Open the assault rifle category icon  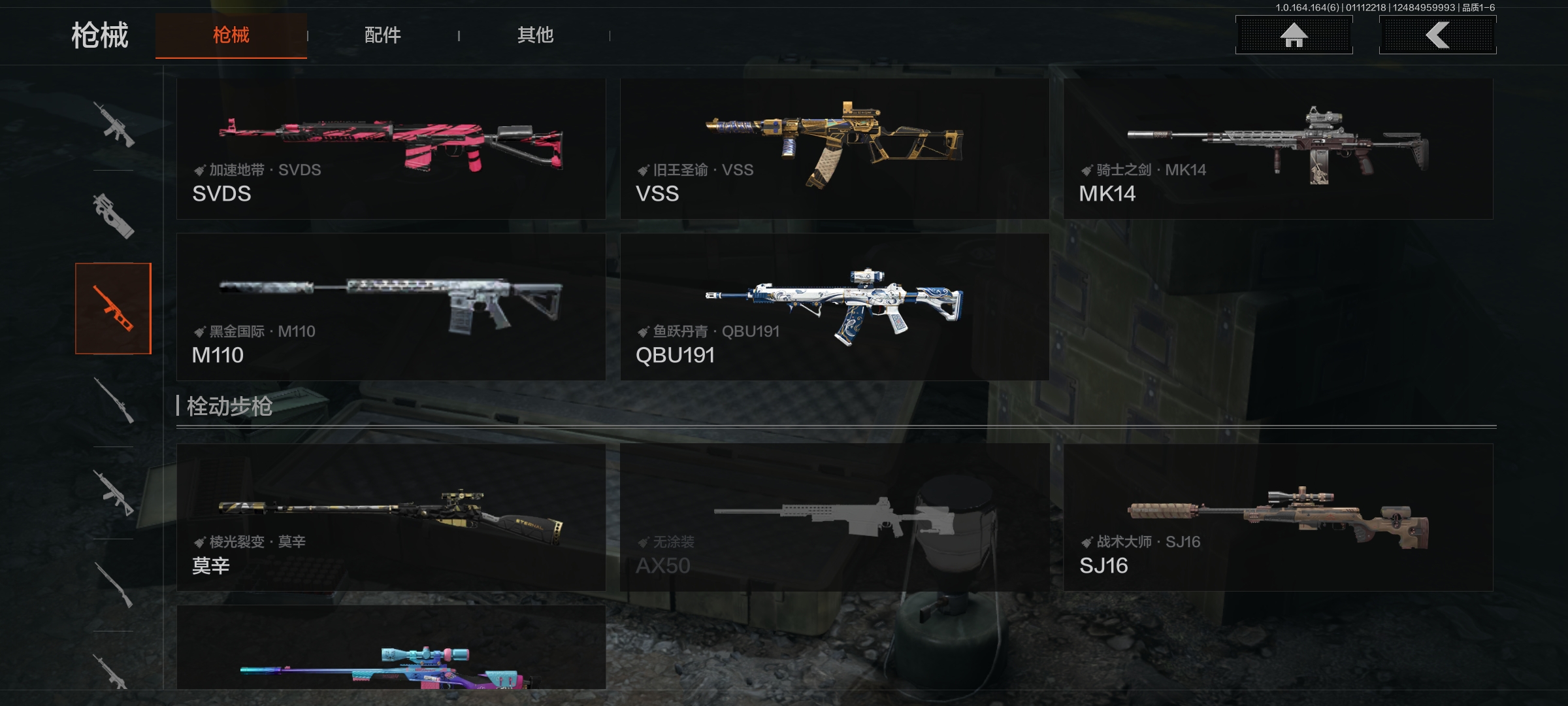114,124
